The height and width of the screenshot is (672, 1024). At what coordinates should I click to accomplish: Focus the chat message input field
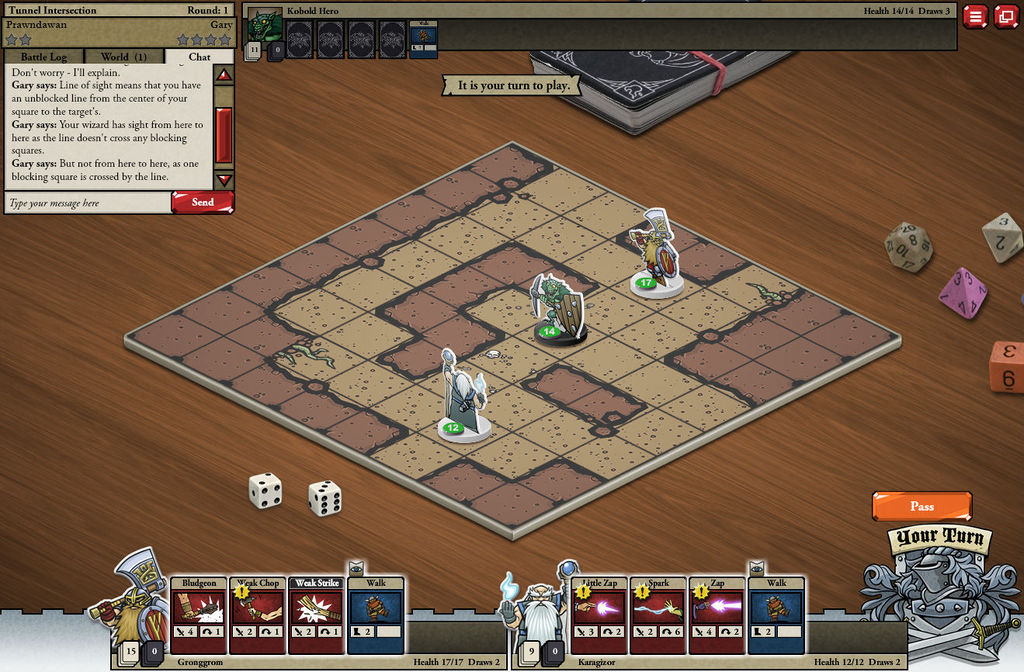(87, 203)
